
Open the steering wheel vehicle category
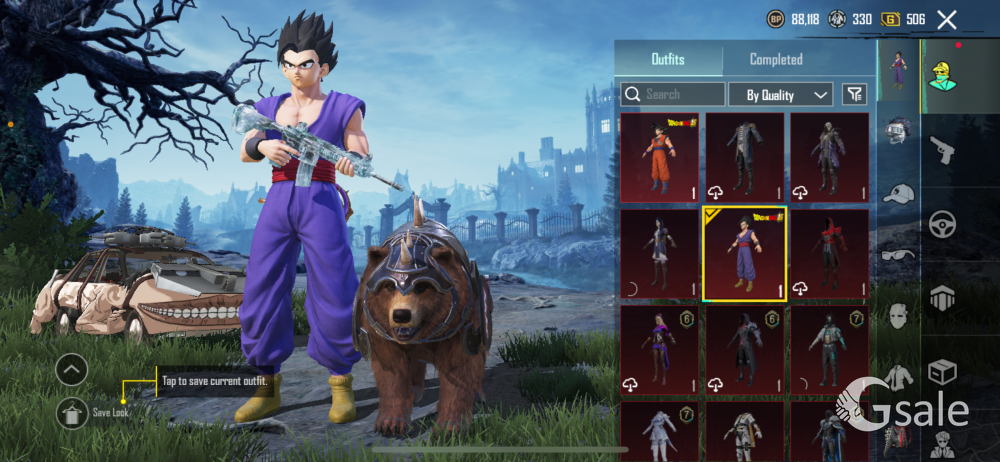942,223
